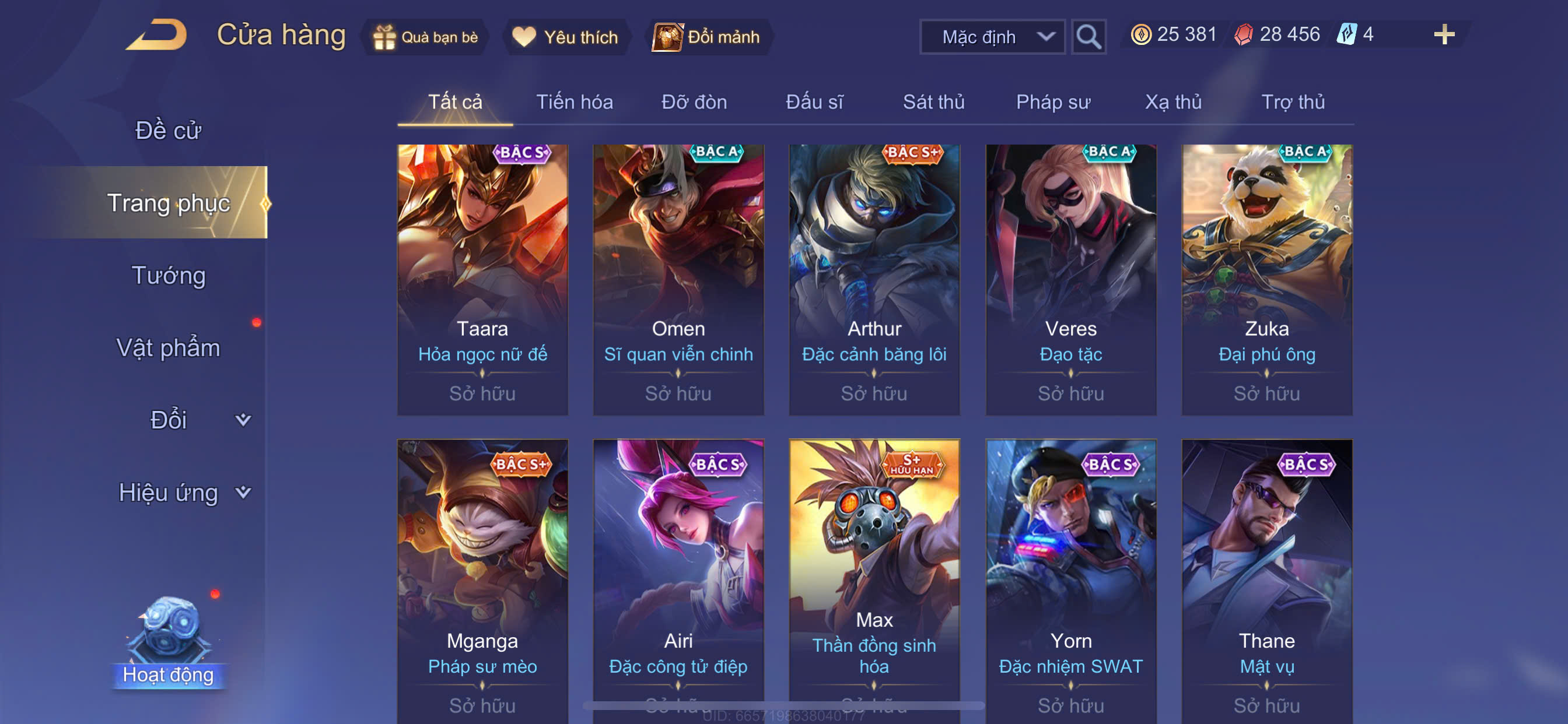Click the magnifying glass search button
Viewport: 1568px width, 724px height.
tap(1088, 37)
